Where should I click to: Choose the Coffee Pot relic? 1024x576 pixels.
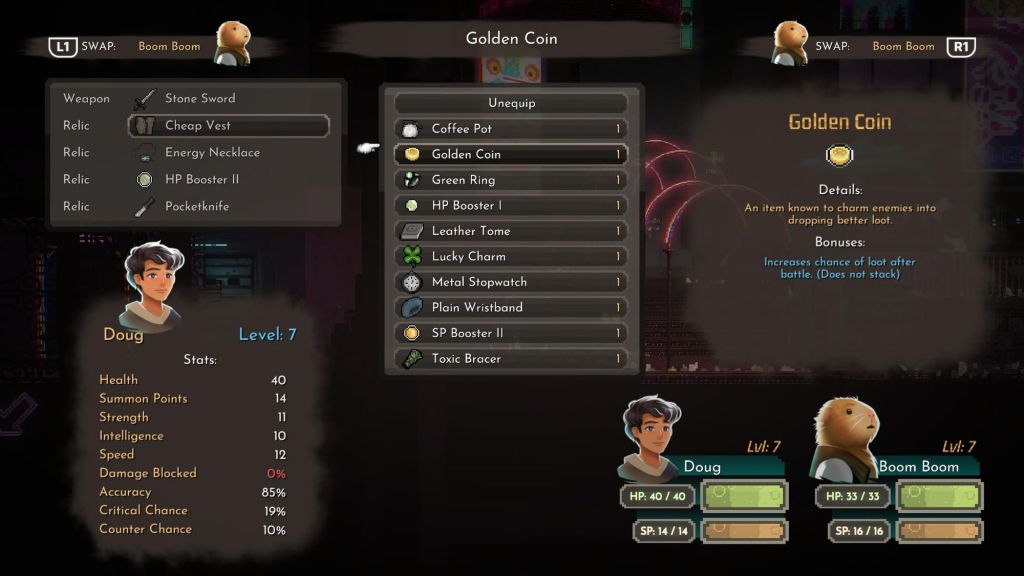pyautogui.click(x=511, y=129)
